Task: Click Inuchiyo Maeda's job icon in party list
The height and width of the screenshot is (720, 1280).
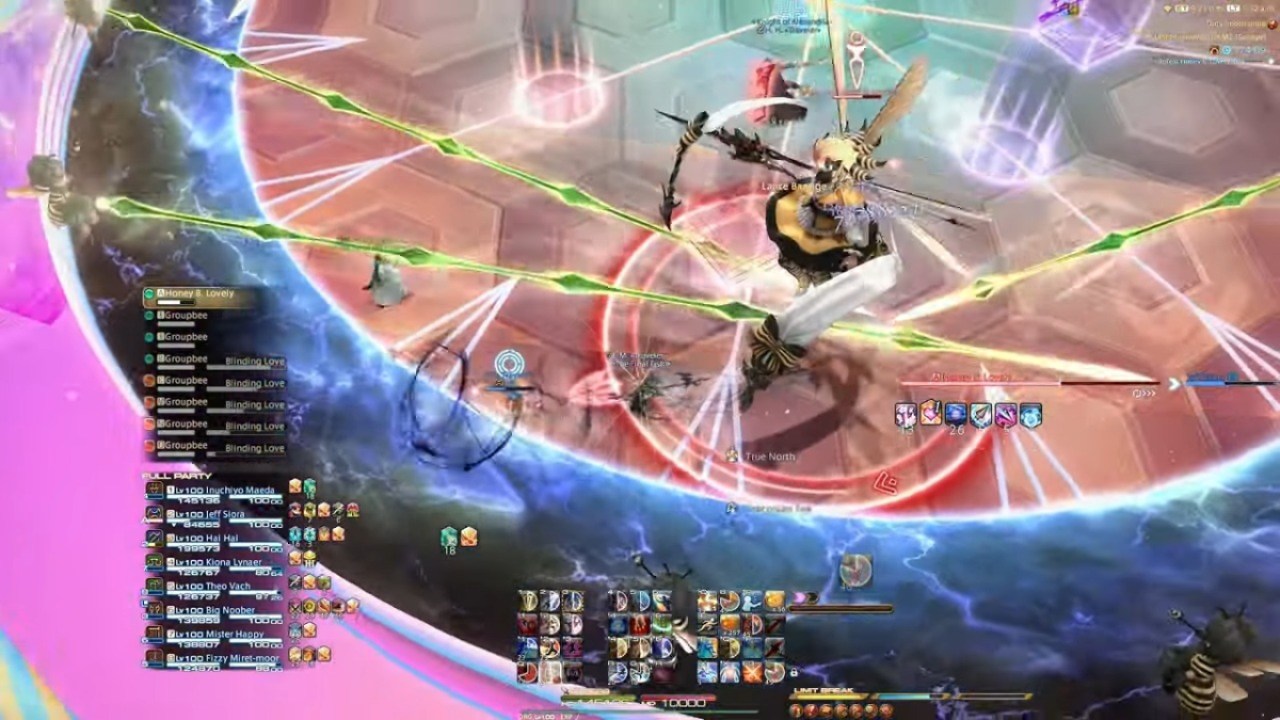Action: coord(172,490)
